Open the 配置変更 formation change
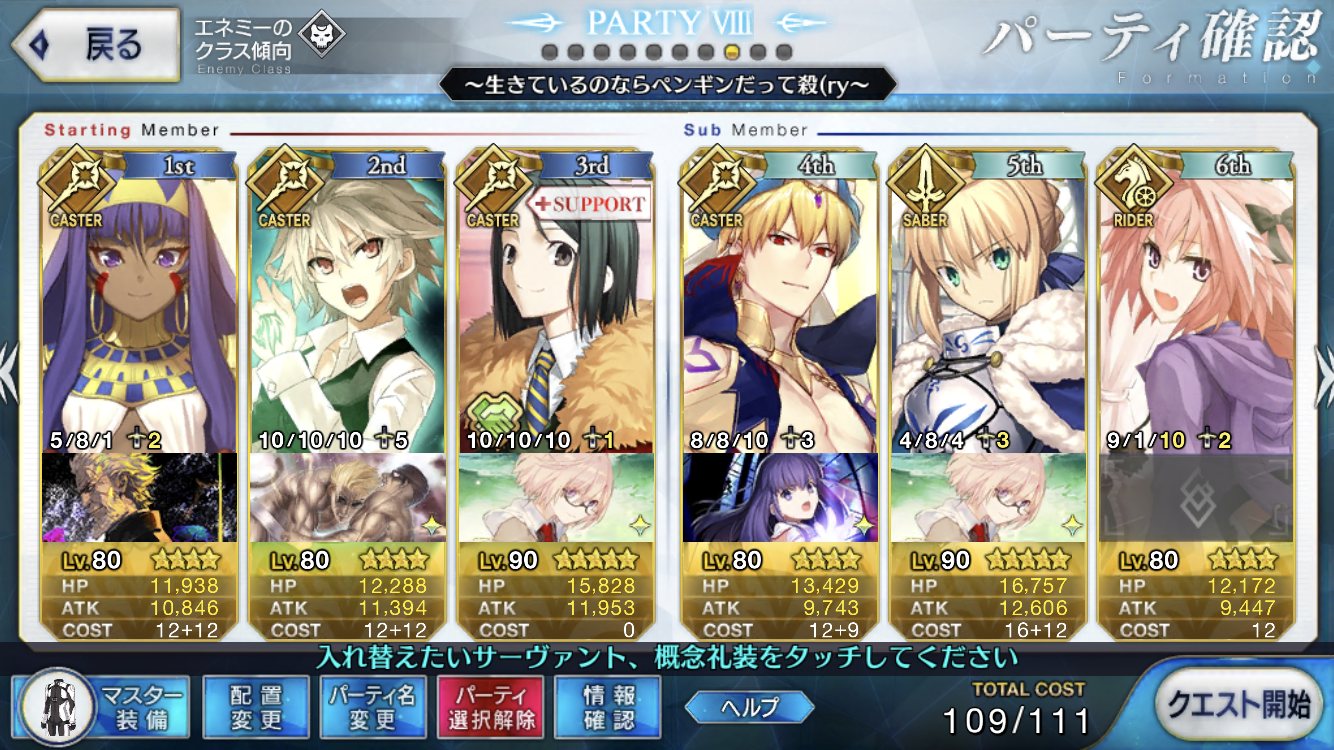Image resolution: width=1334 pixels, height=750 pixels. (254, 706)
